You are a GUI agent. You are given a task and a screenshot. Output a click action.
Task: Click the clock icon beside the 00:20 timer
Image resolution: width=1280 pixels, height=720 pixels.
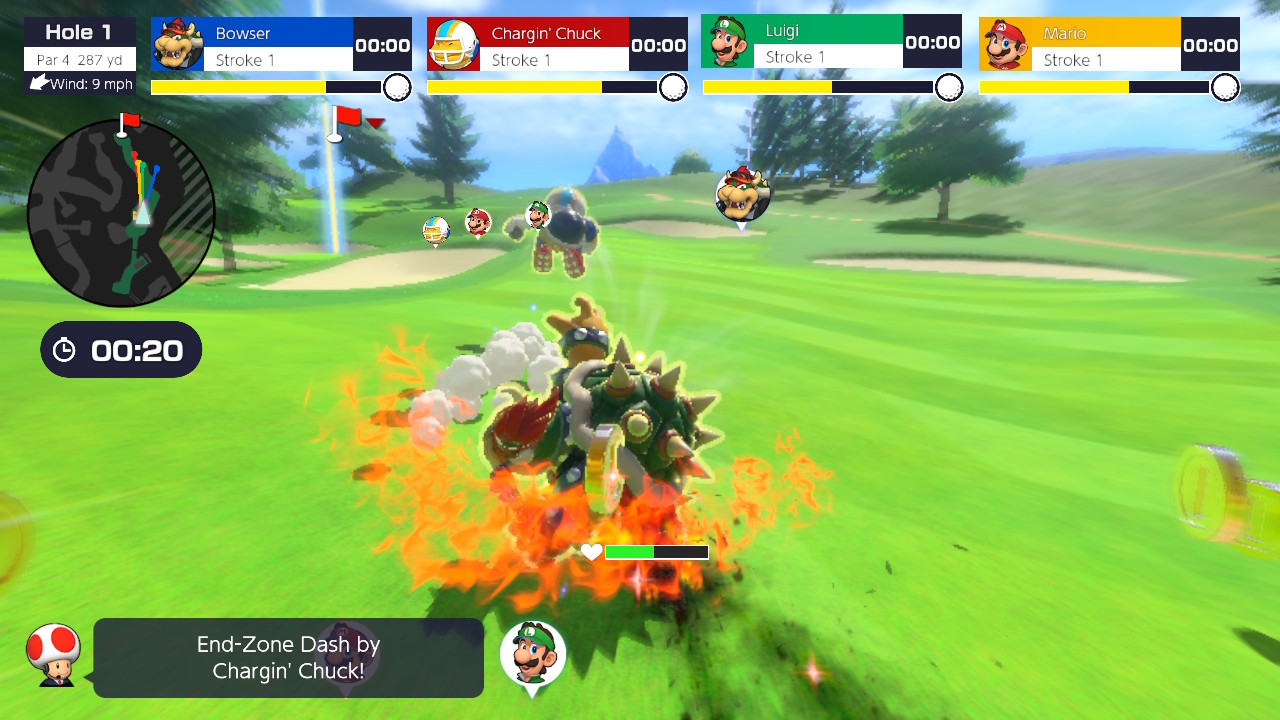(x=66, y=349)
